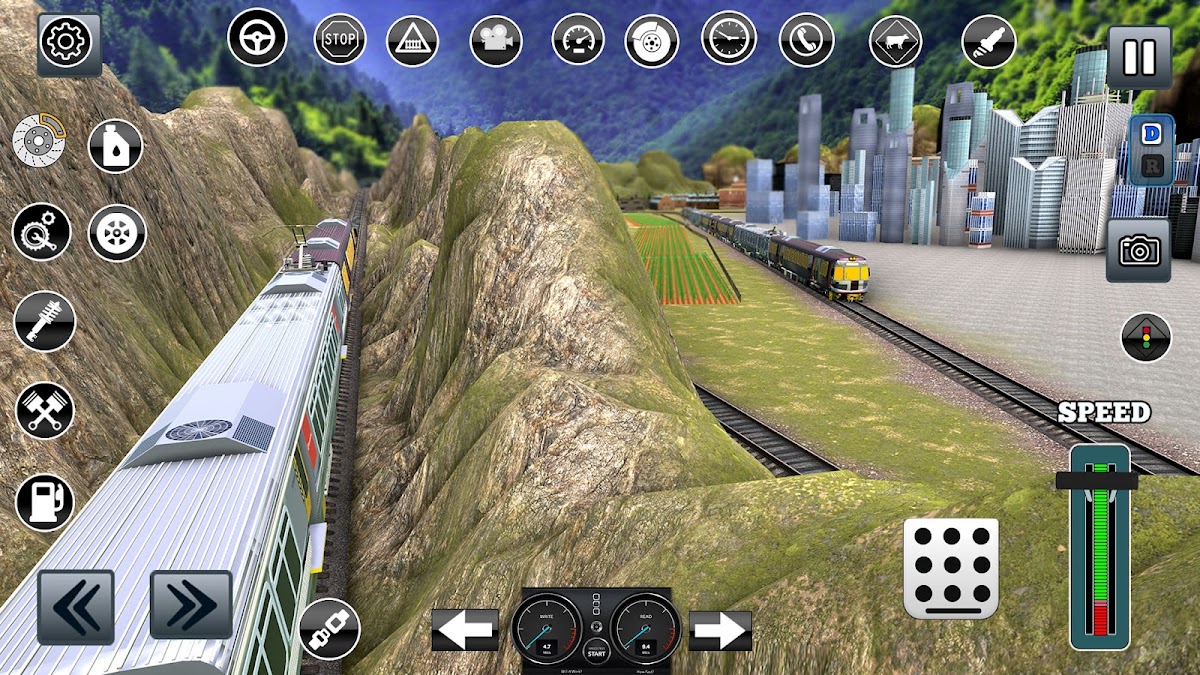Viewport: 1200px width, 675px height.
Task: Fasten the seat belt icon
Action: tap(329, 629)
